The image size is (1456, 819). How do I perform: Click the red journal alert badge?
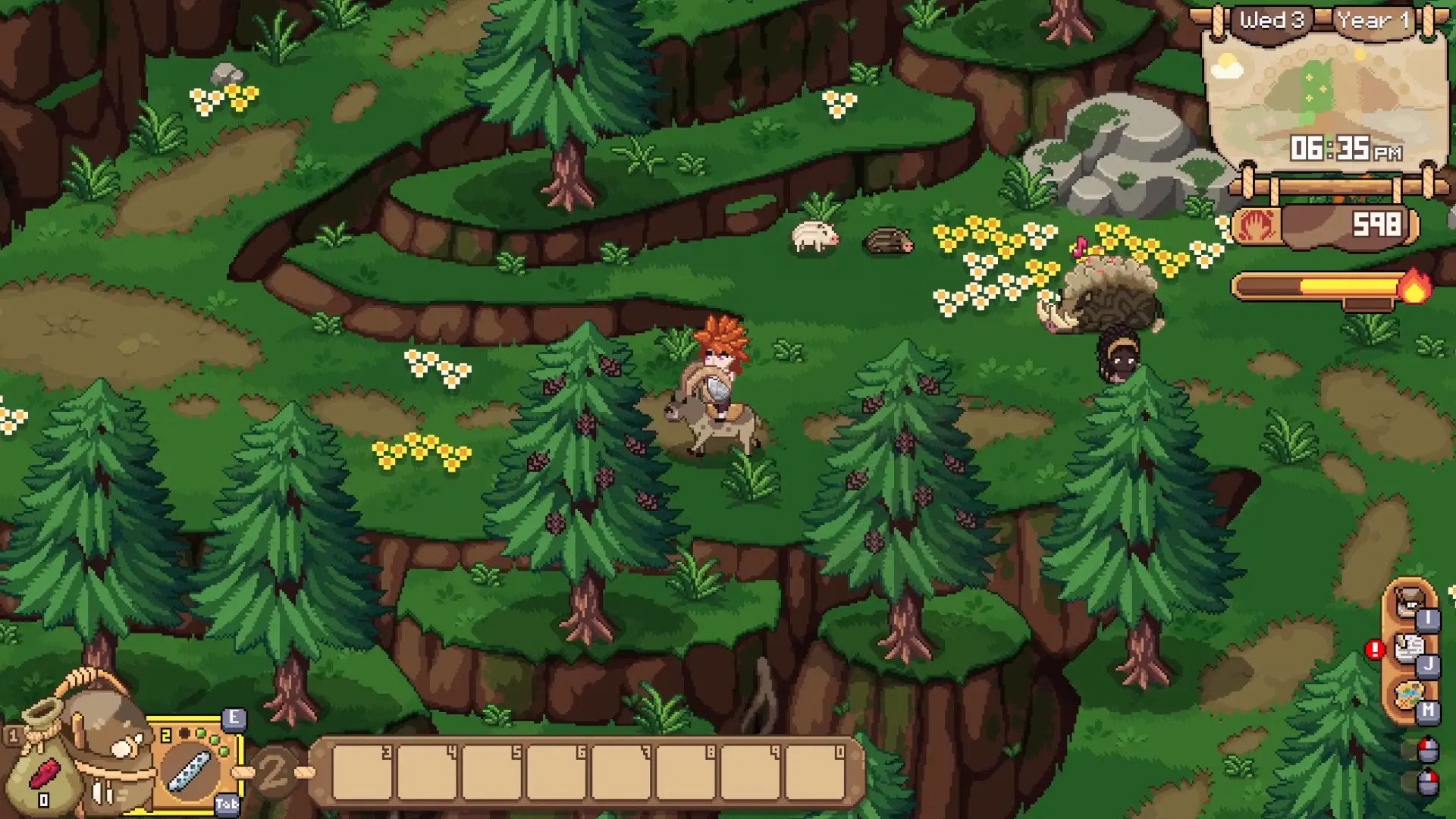coord(1374,650)
